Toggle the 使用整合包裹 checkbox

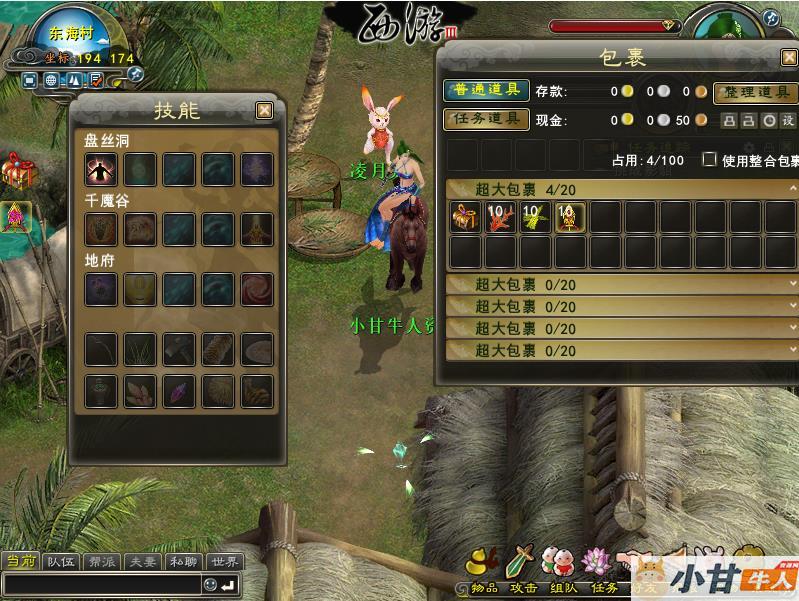(709, 160)
